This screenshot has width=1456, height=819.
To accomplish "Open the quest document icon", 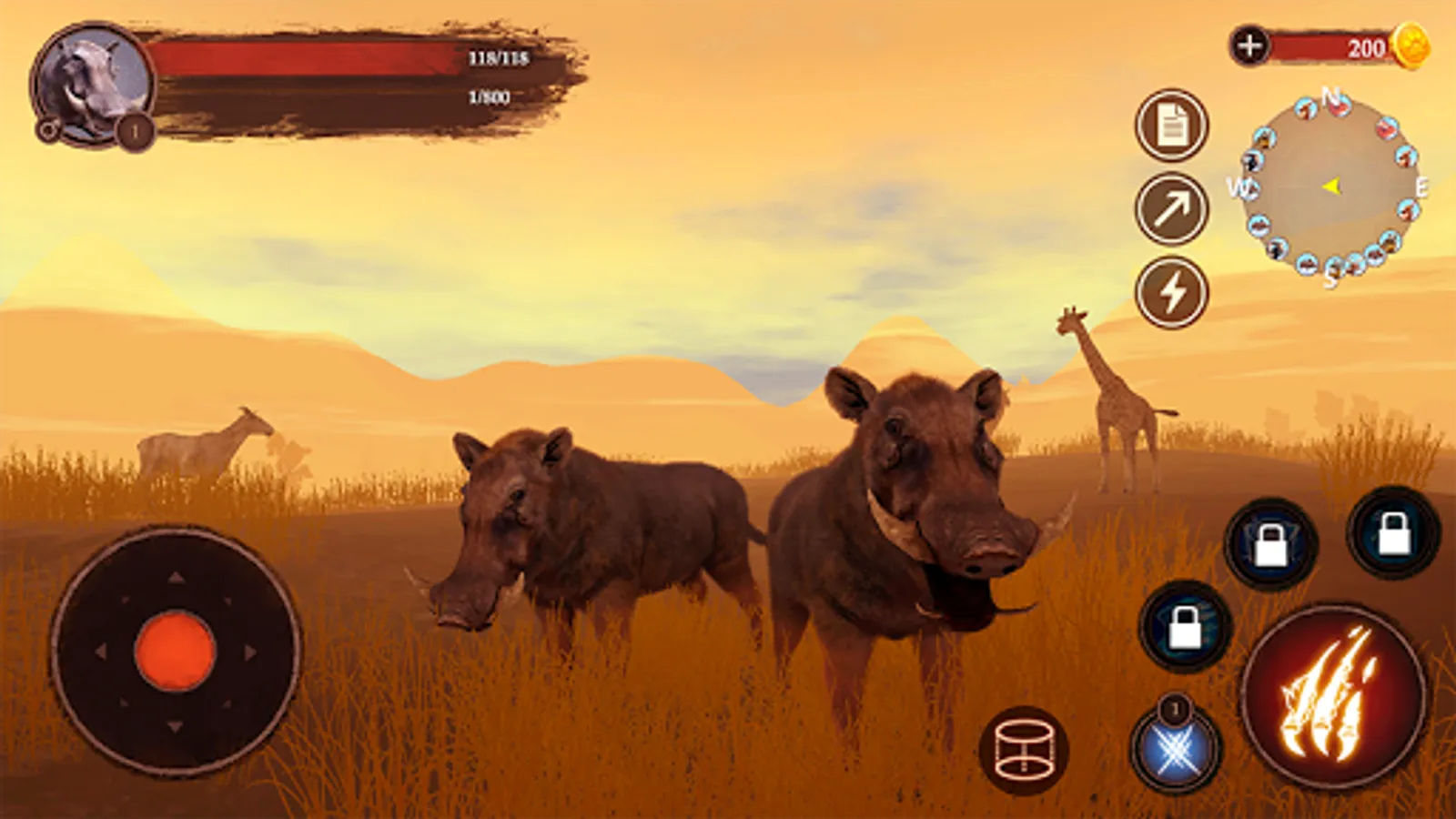I will pyautogui.click(x=1172, y=126).
